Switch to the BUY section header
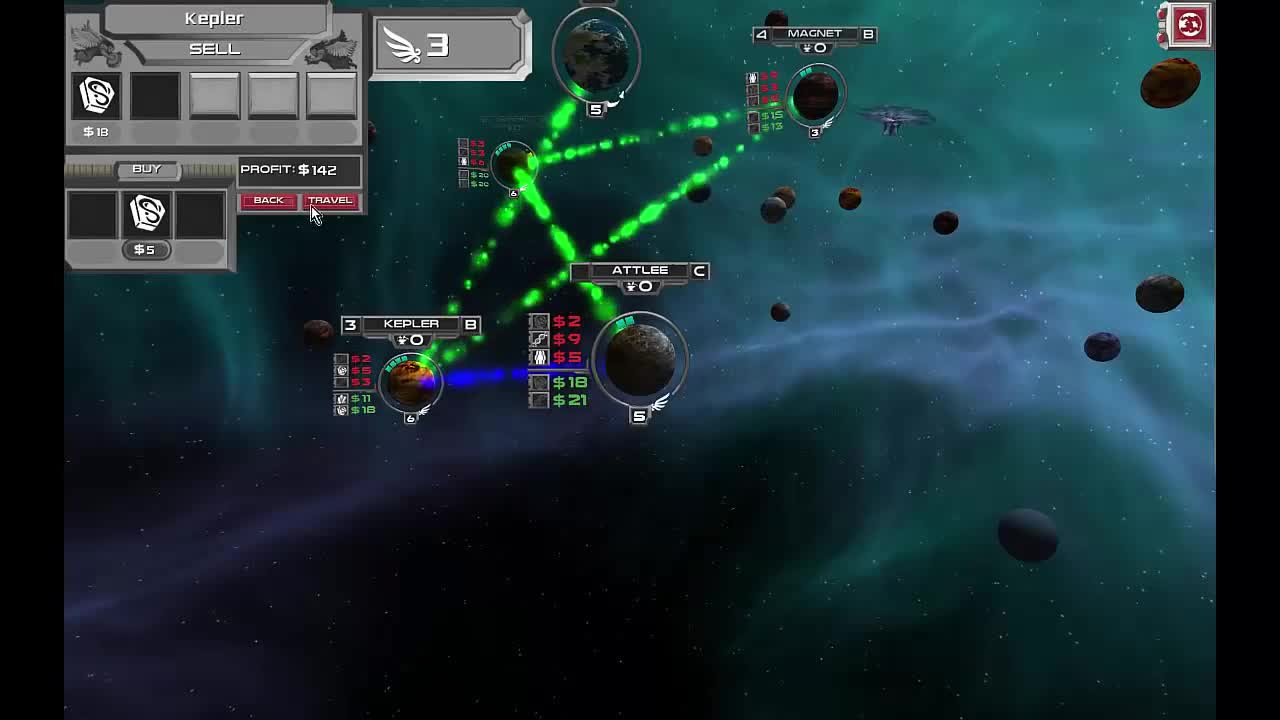 point(148,169)
